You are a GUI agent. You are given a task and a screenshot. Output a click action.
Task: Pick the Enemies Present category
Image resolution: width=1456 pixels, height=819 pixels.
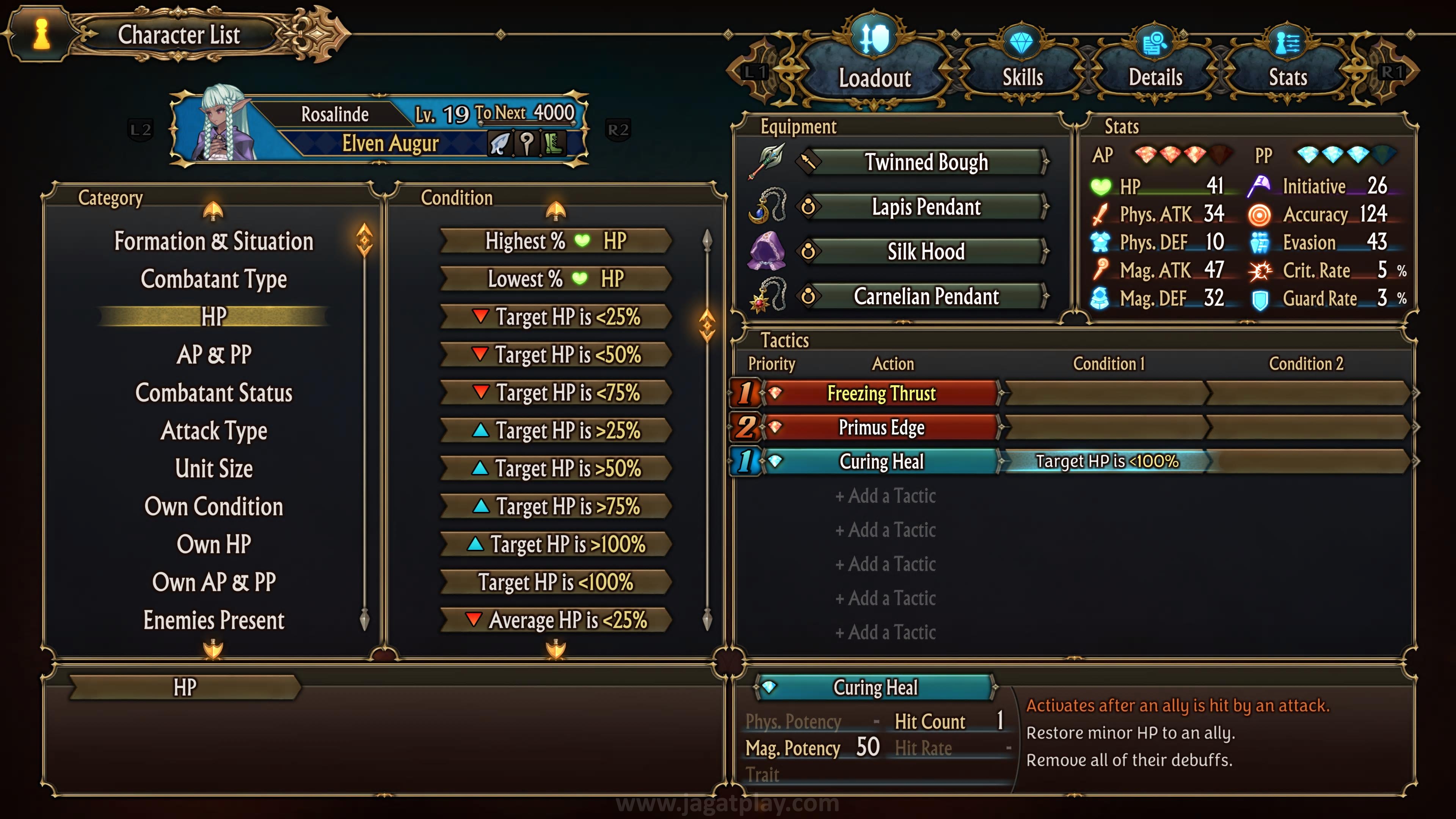213,620
